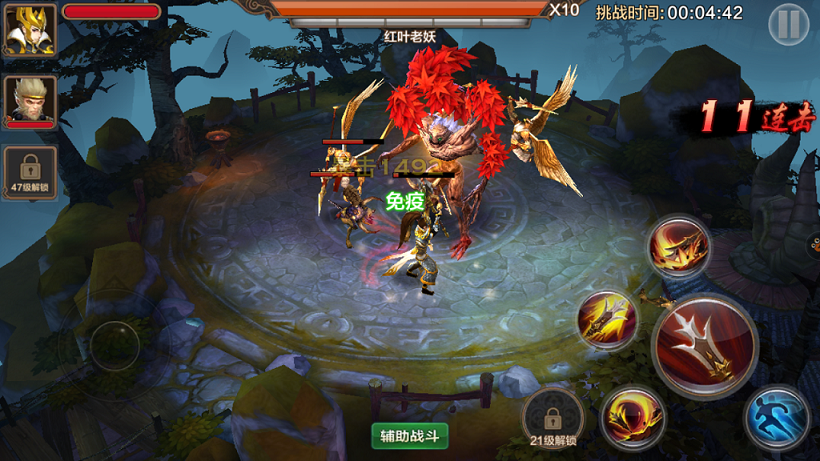
Task: Tap the locked slot labeled 47级解锁
Action: 29,172
